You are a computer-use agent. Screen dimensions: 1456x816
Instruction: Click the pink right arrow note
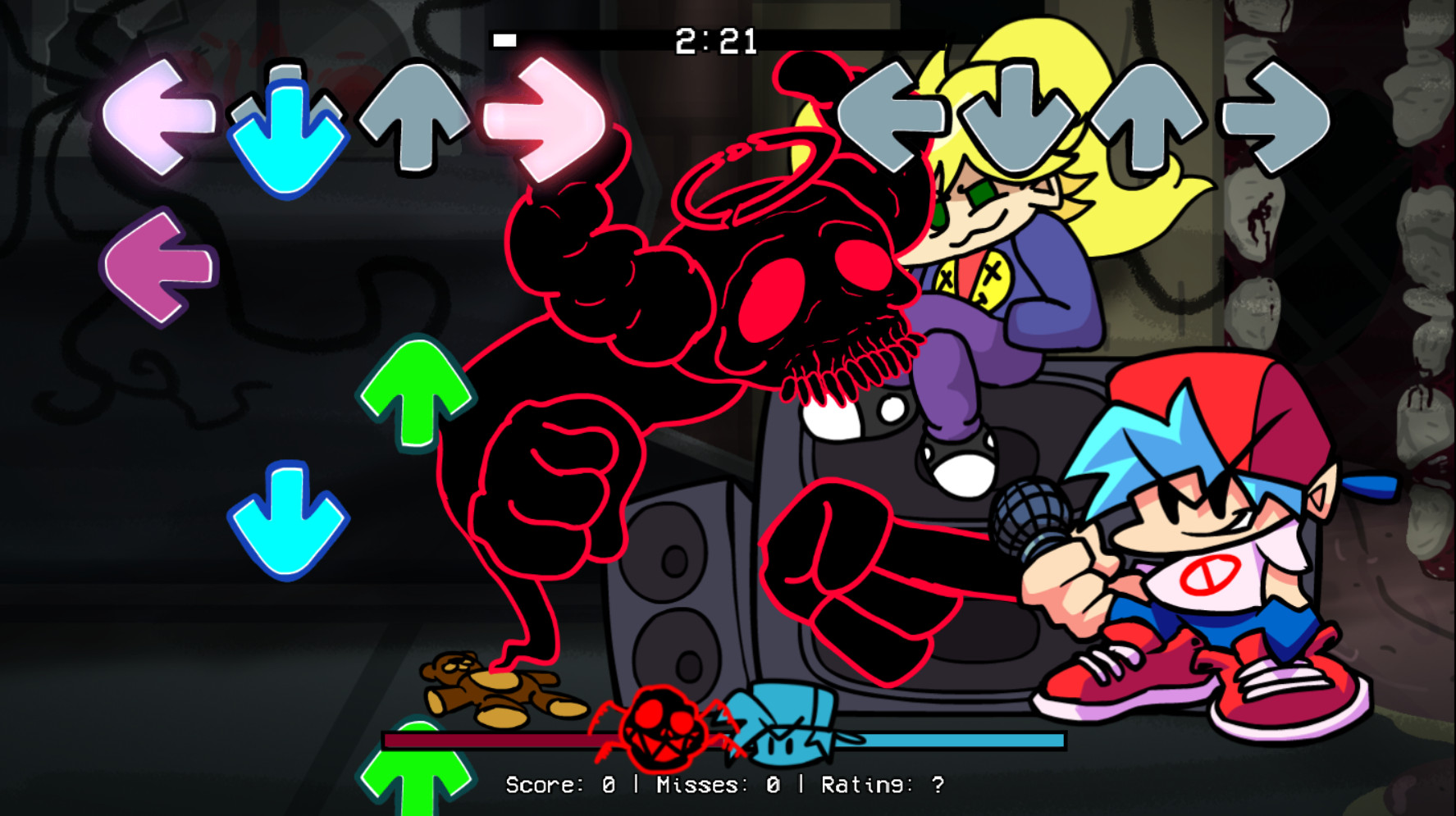[541, 119]
